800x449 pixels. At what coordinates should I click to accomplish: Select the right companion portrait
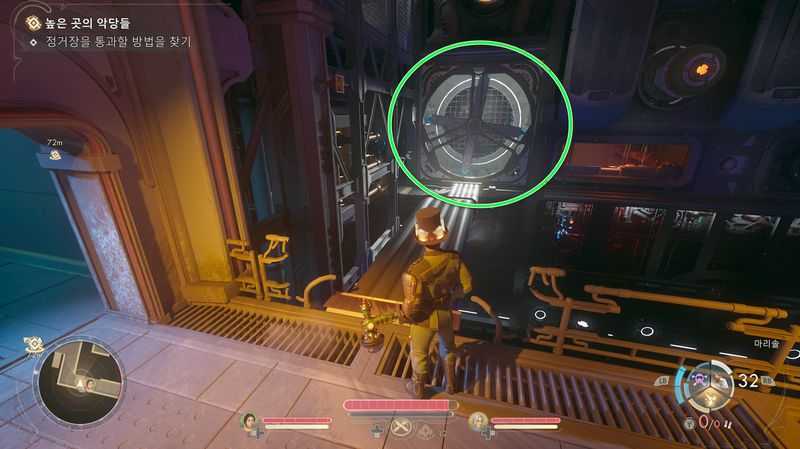tap(478, 421)
